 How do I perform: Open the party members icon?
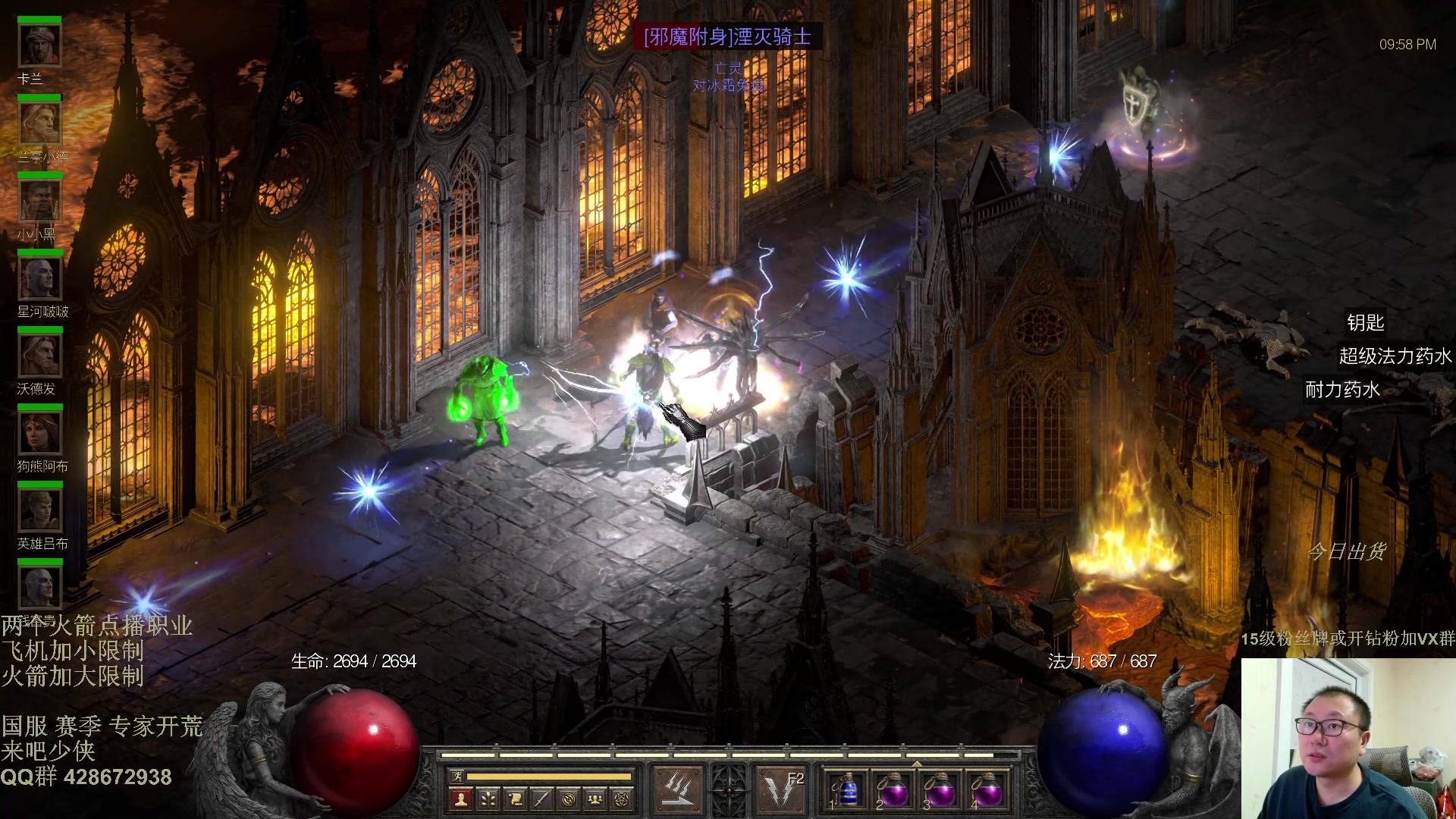tap(595, 799)
